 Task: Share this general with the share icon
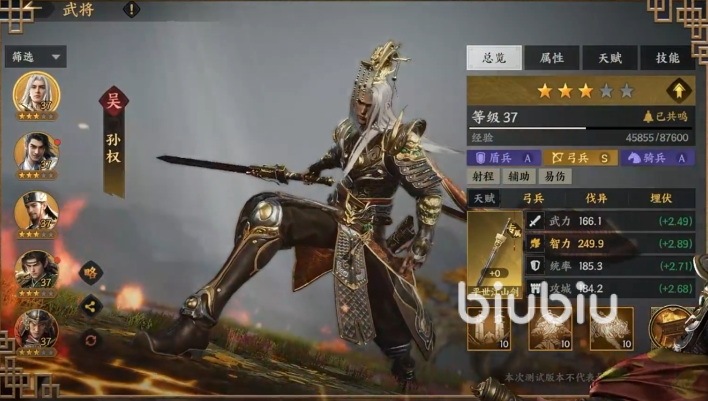[90, 306]
